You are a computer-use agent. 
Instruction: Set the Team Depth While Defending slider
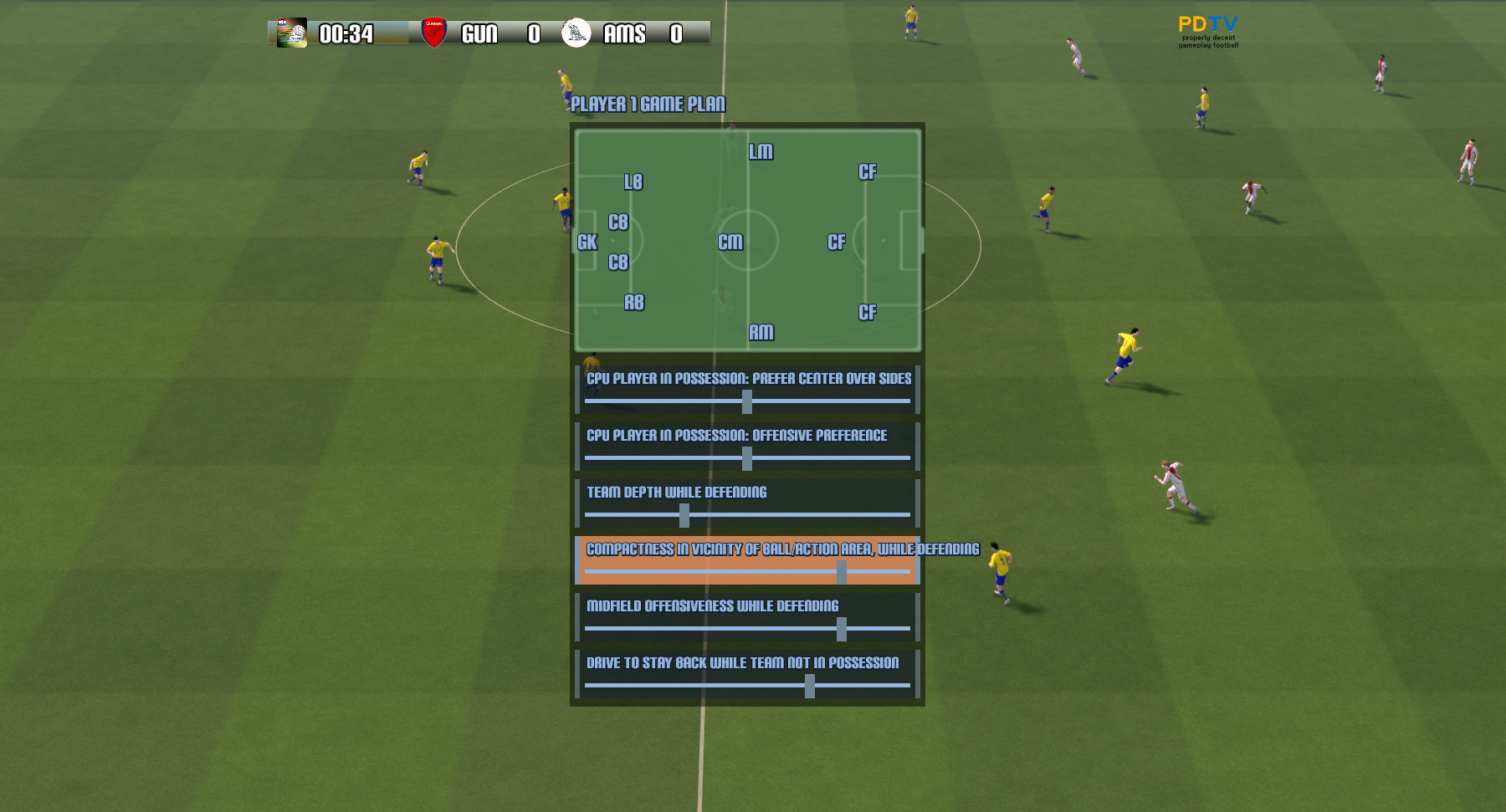[684, 515]
